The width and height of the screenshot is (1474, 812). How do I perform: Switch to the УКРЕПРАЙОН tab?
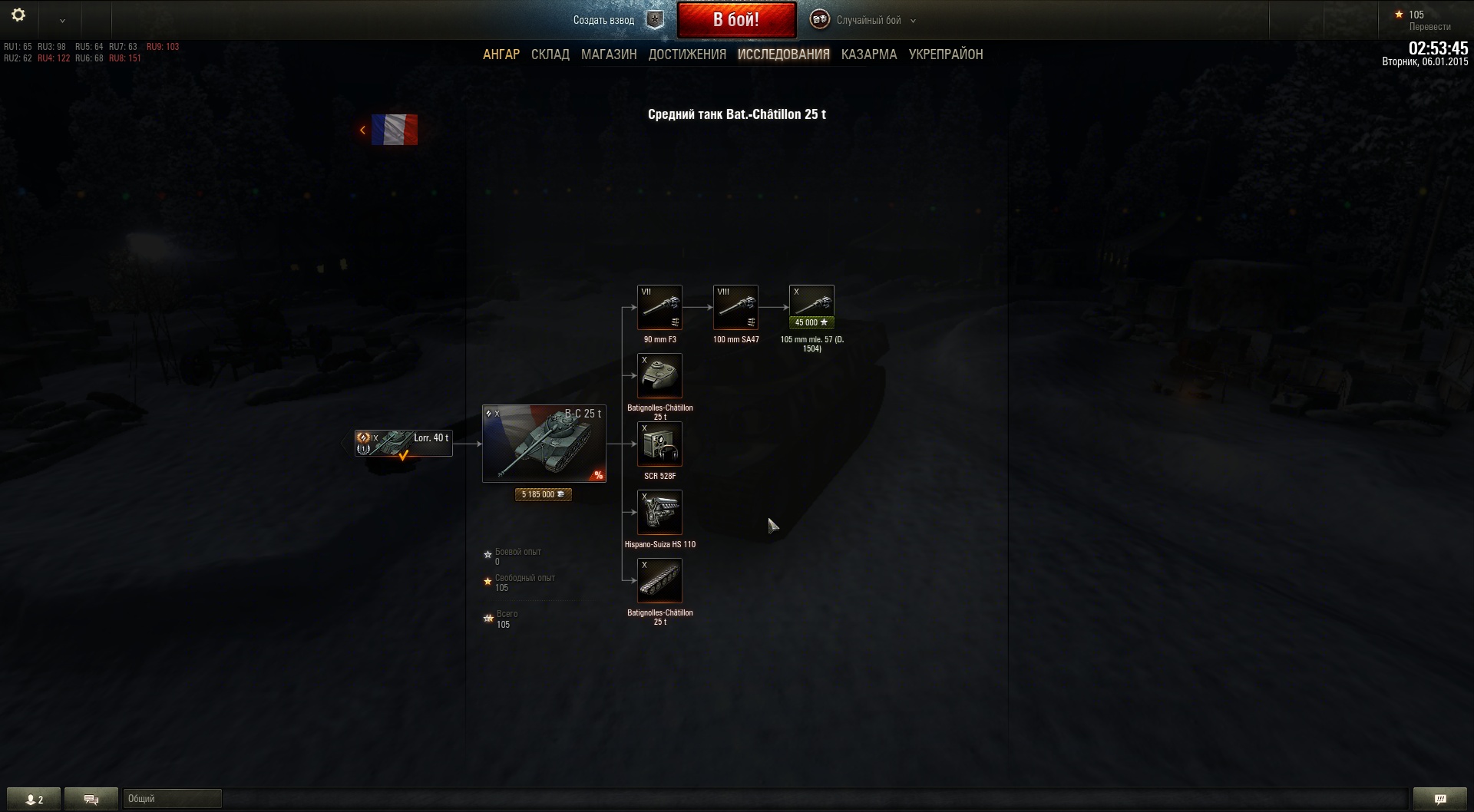(x=945, y=54)
